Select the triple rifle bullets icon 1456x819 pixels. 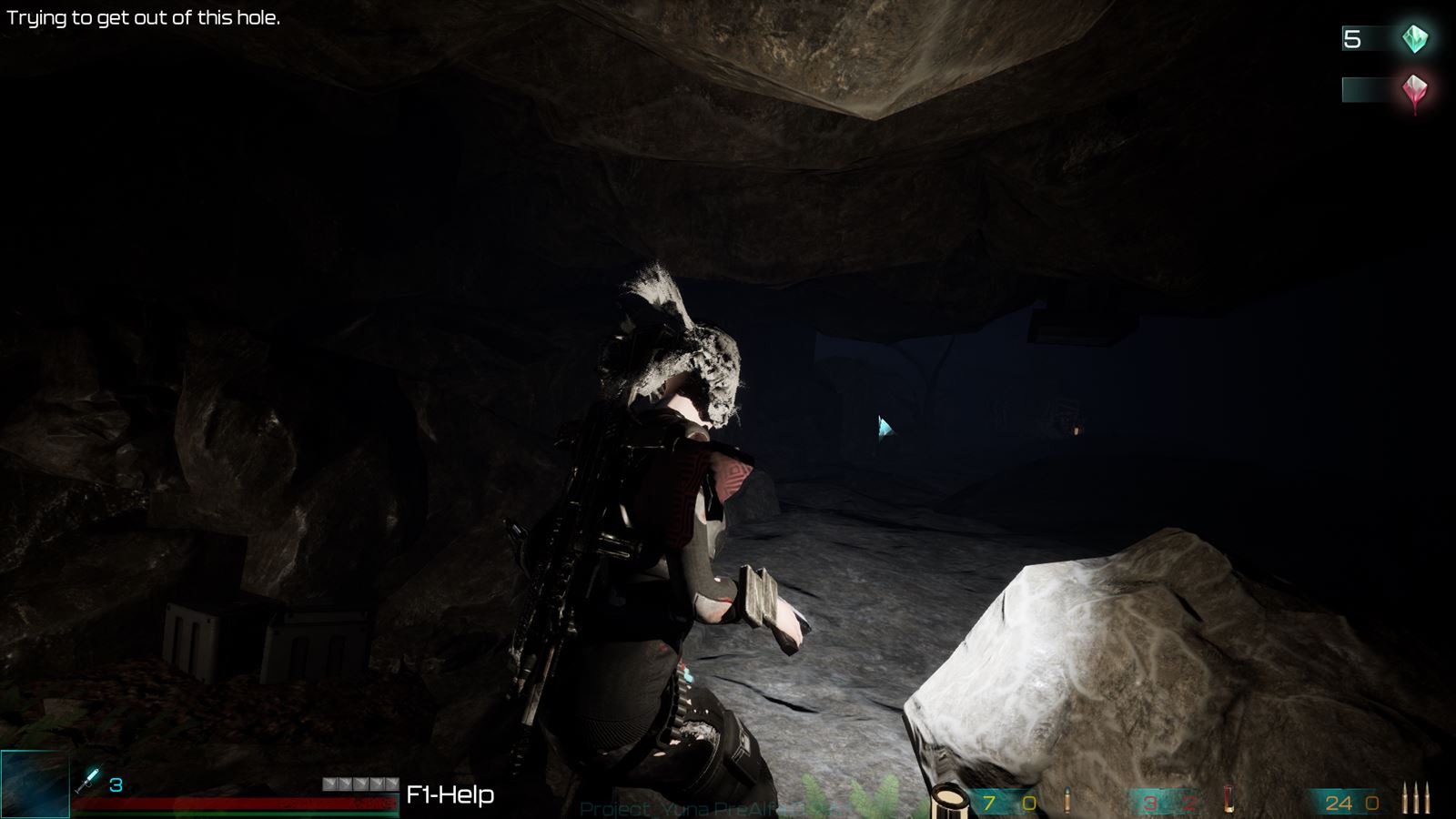coord(1416,797)
